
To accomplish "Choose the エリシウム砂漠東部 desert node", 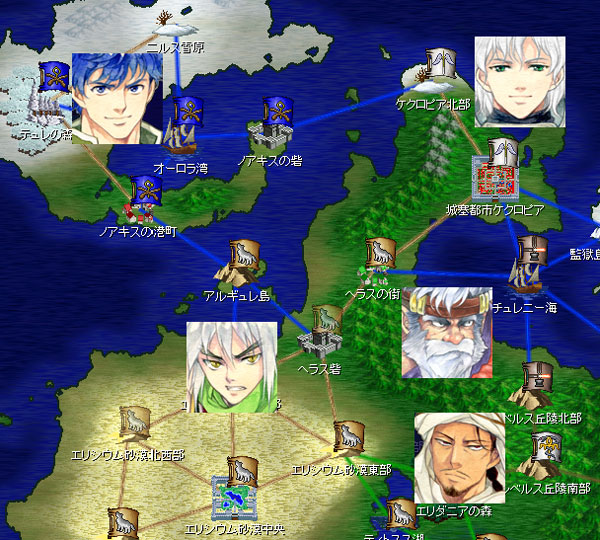I will (x=347, y=439).
